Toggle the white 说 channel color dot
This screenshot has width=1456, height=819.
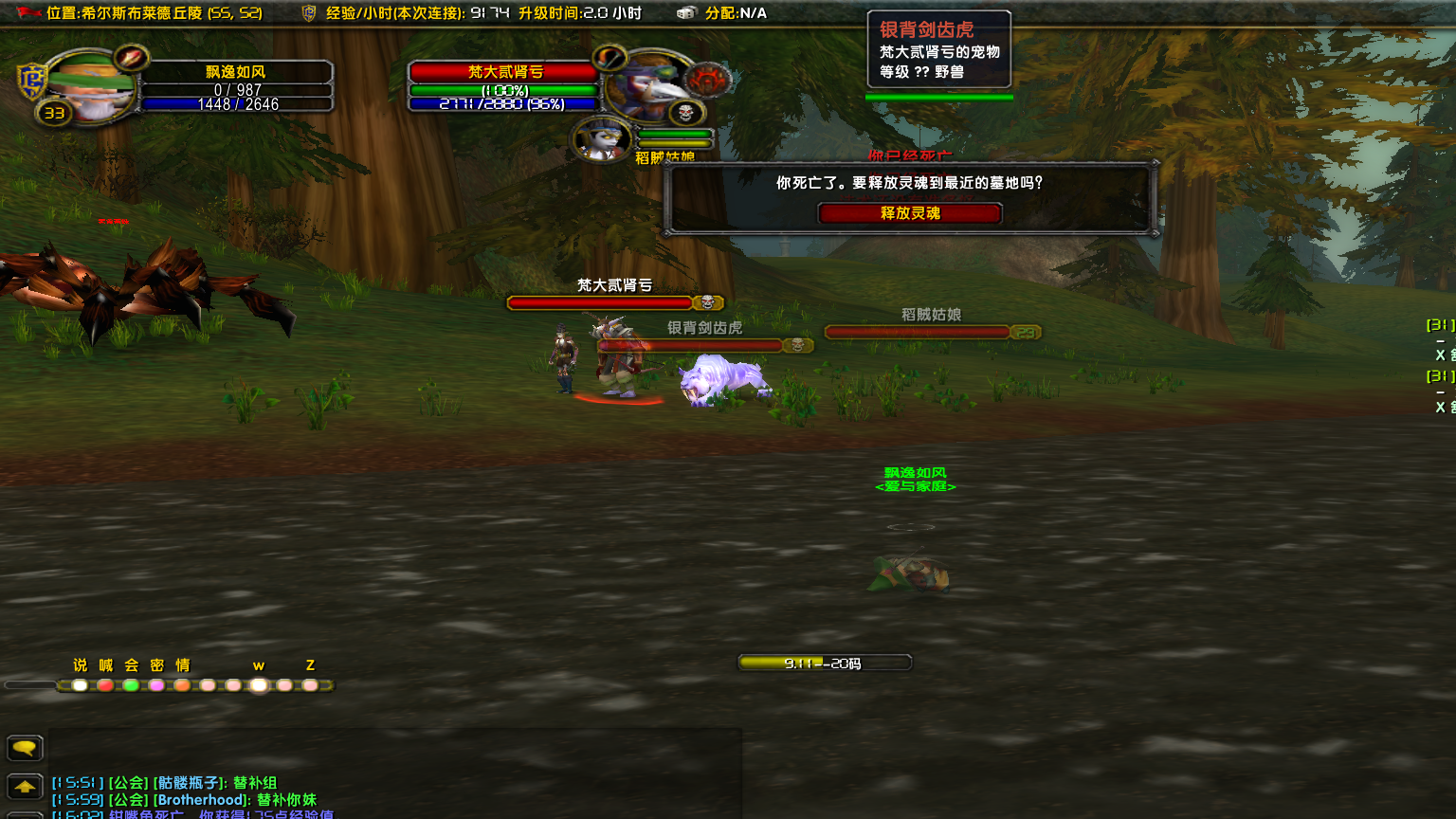point(80,685)
